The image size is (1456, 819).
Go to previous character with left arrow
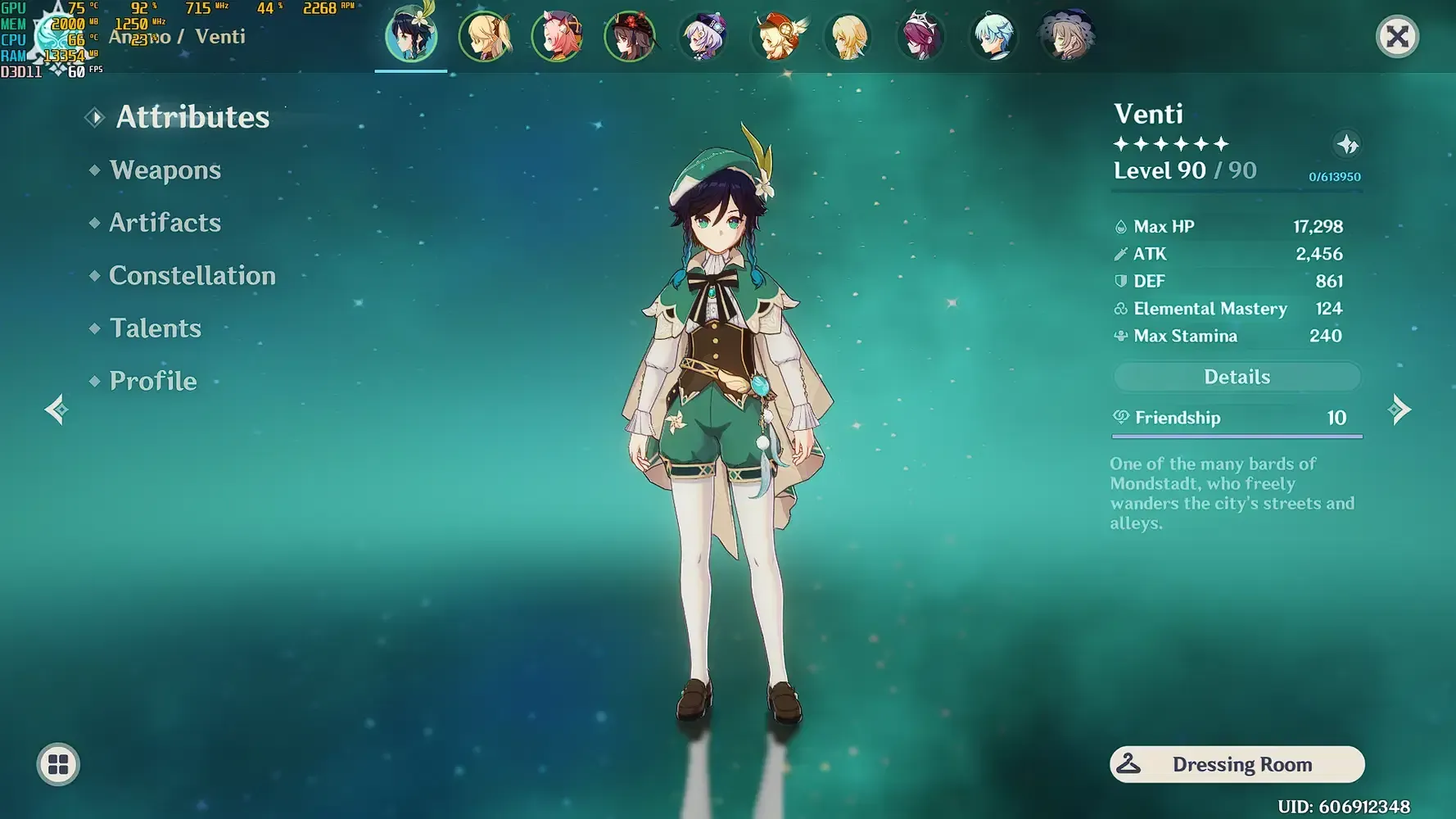(x=57, y=409)
